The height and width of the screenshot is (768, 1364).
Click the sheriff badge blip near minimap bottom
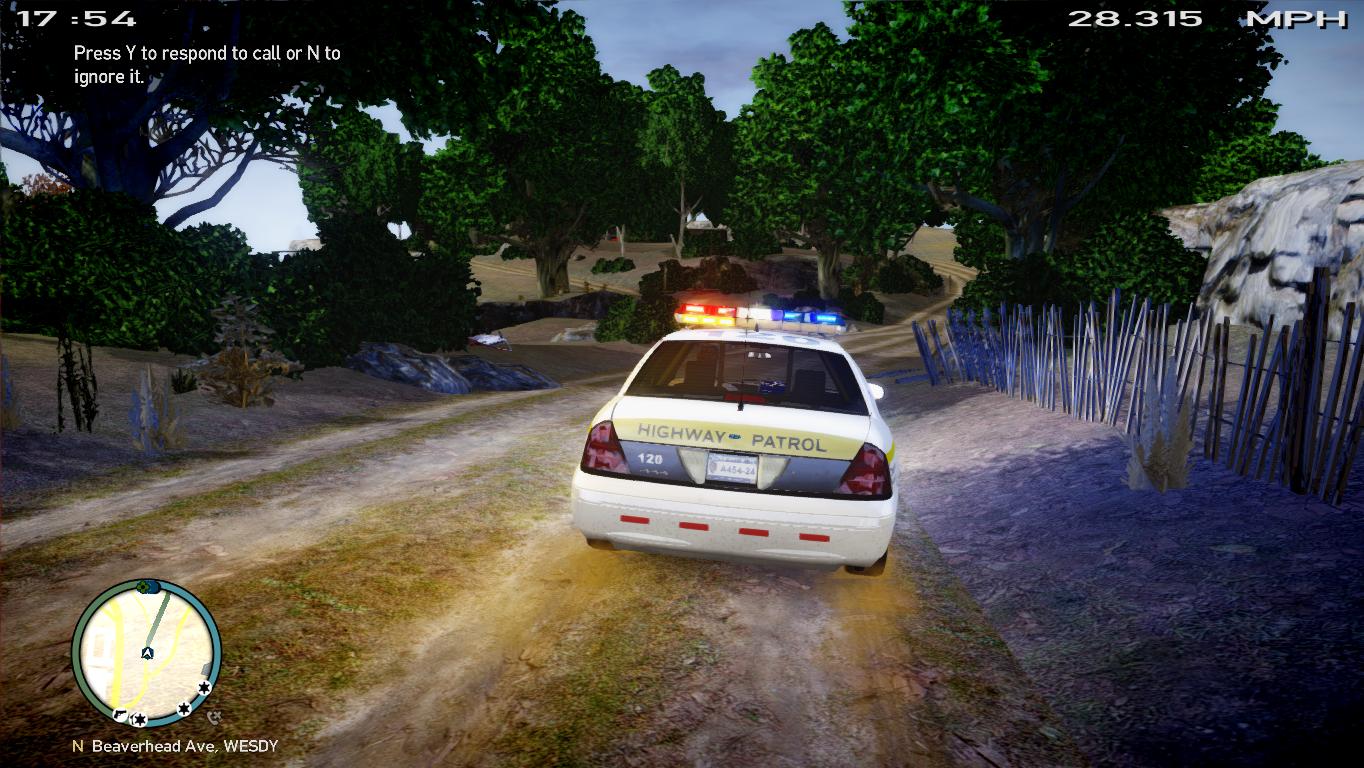click(137, 718)
